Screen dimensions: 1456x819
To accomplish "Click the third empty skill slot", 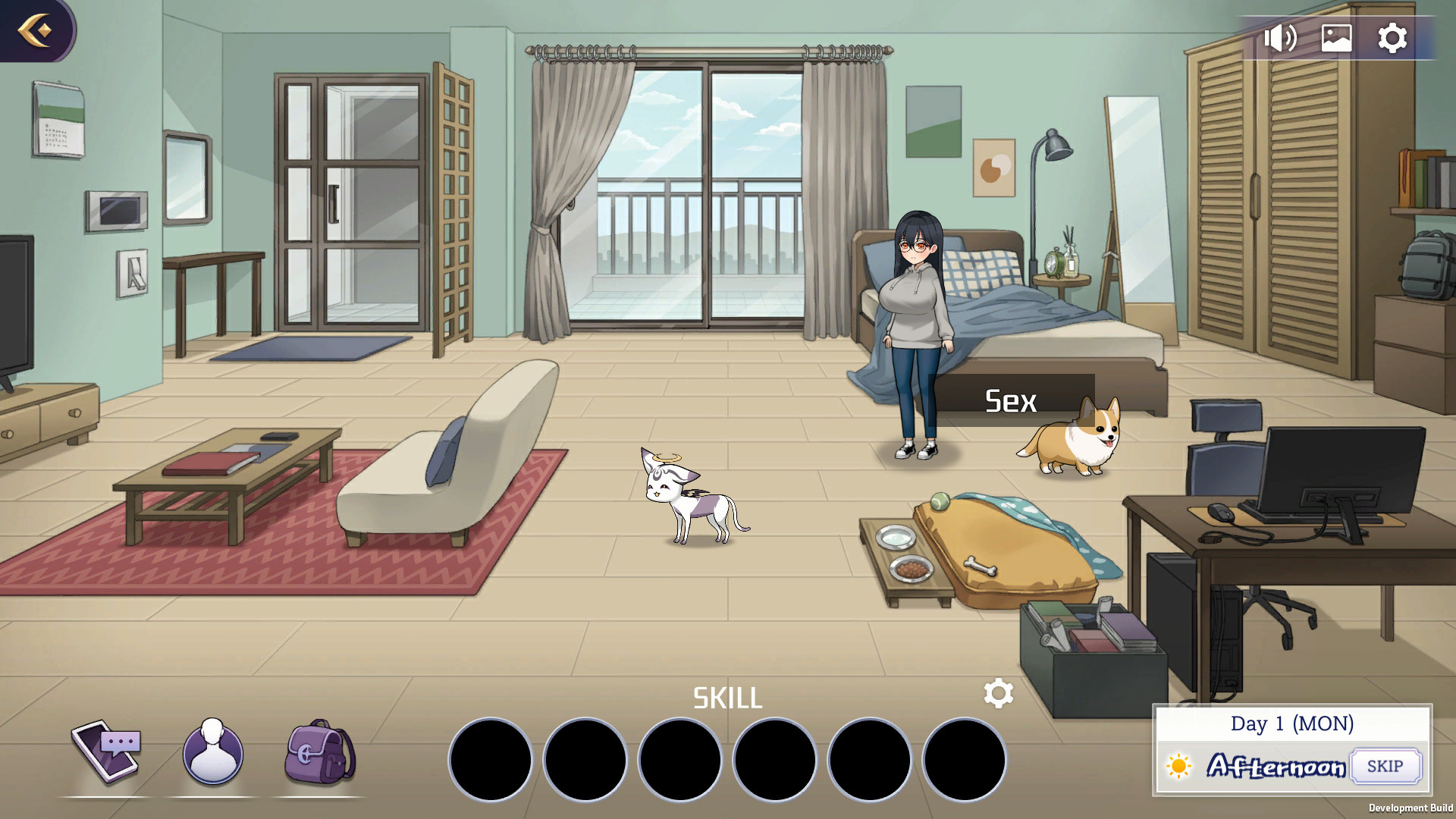I will [680, 759].
